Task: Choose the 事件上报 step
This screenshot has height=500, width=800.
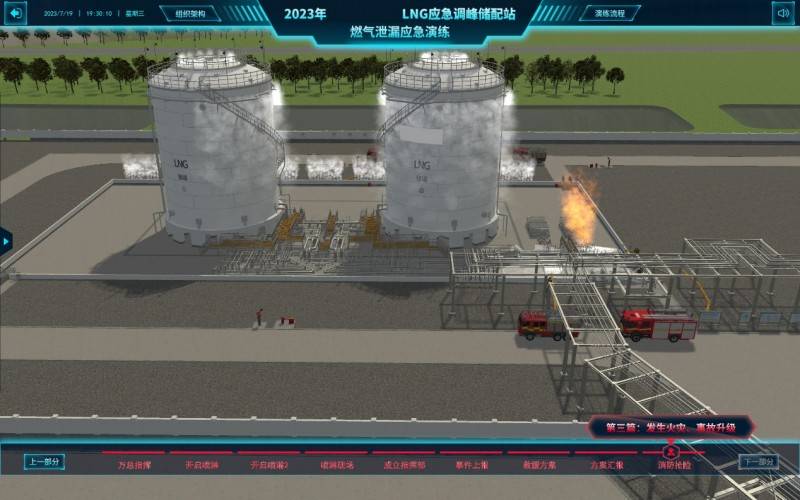Action: [x=472, y=464]
